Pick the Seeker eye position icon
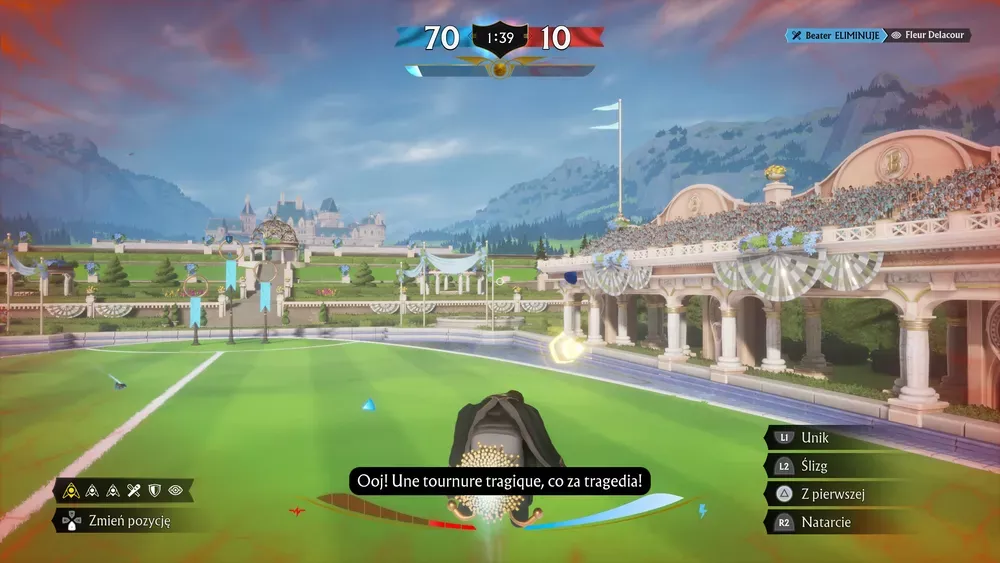 (x=175, y=490)
